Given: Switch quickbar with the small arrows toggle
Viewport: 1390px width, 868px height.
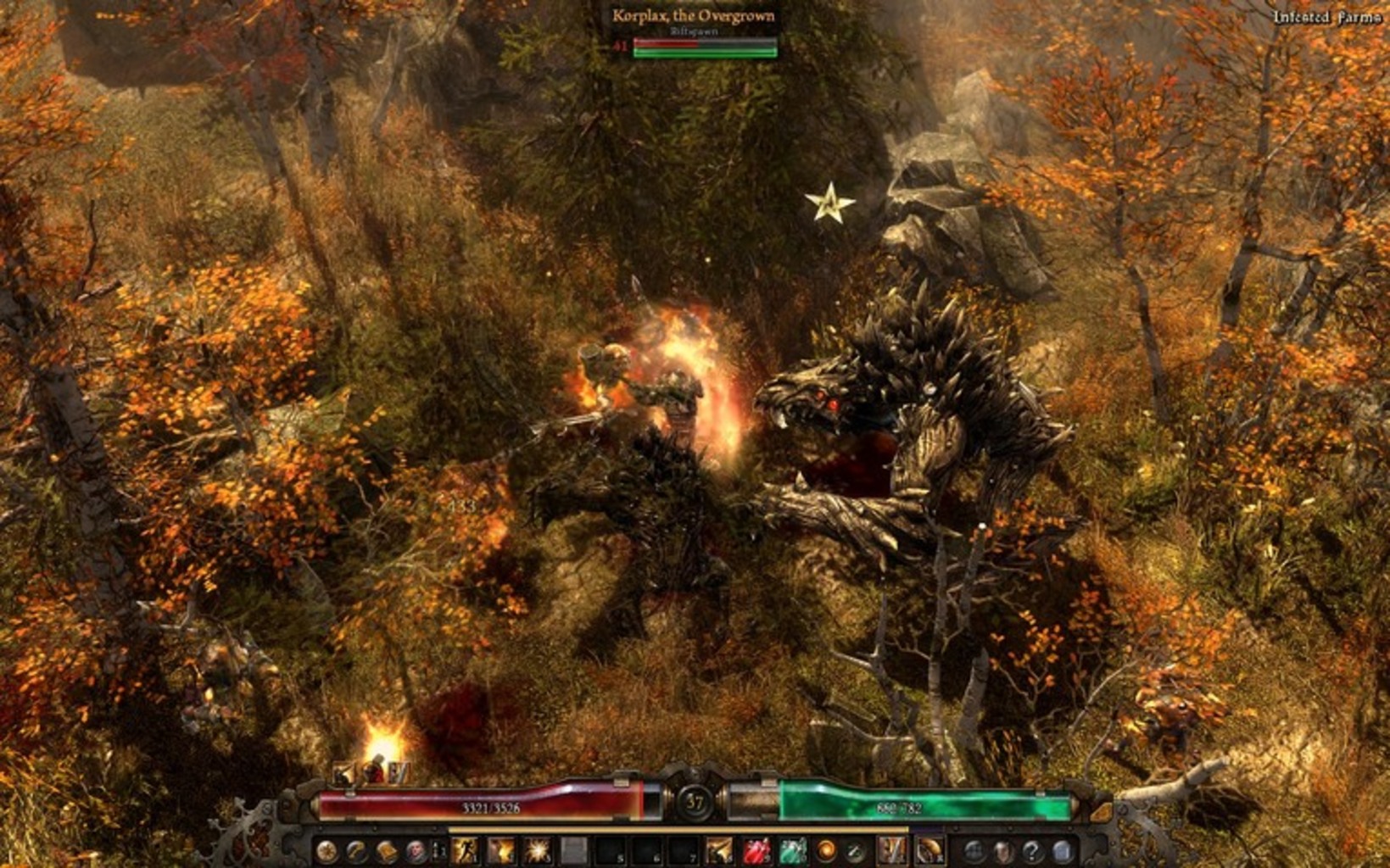Looking at the screenshot, I should (439, 850).
